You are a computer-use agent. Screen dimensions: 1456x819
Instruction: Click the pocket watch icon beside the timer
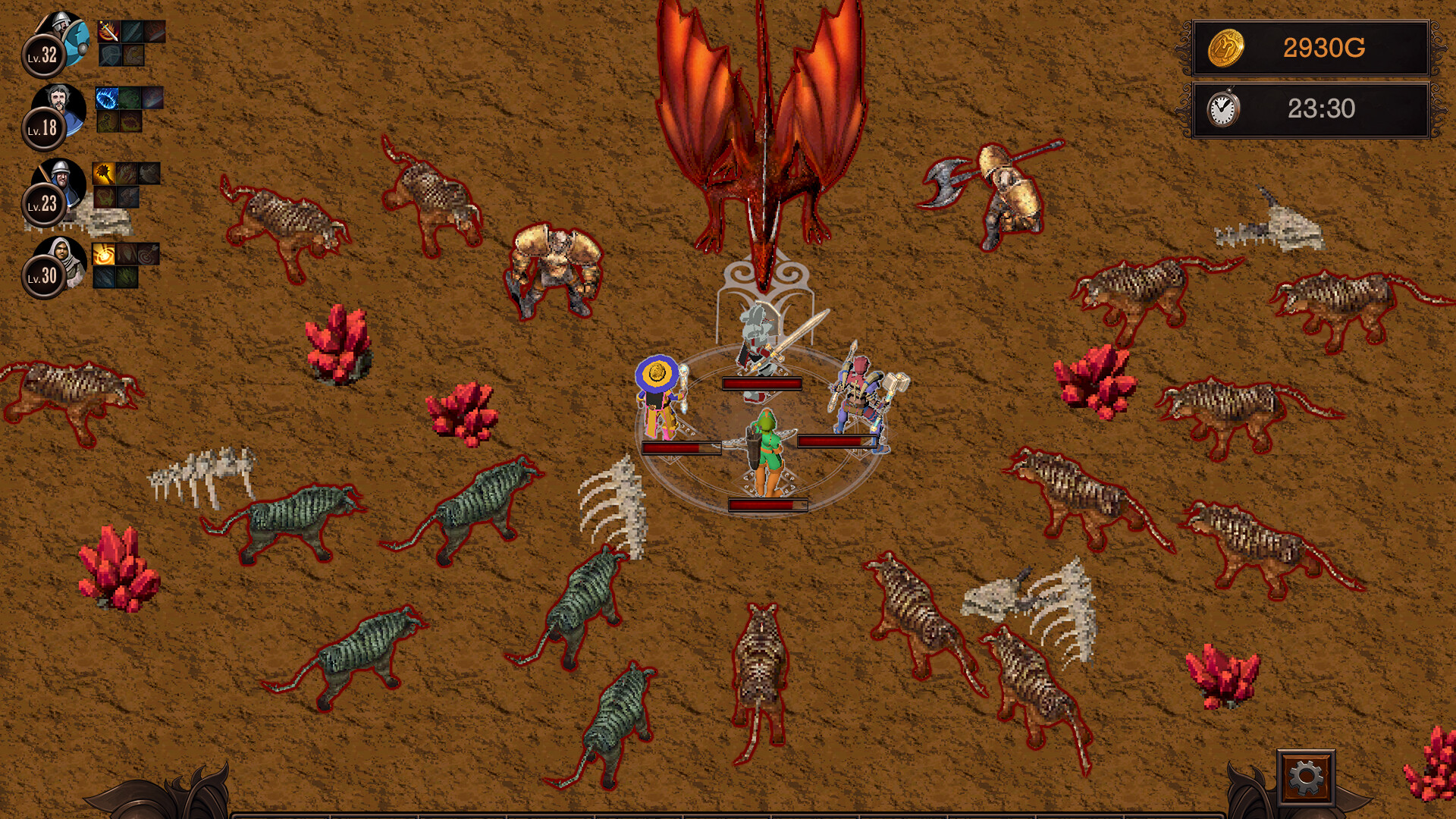pos(1222,108)
